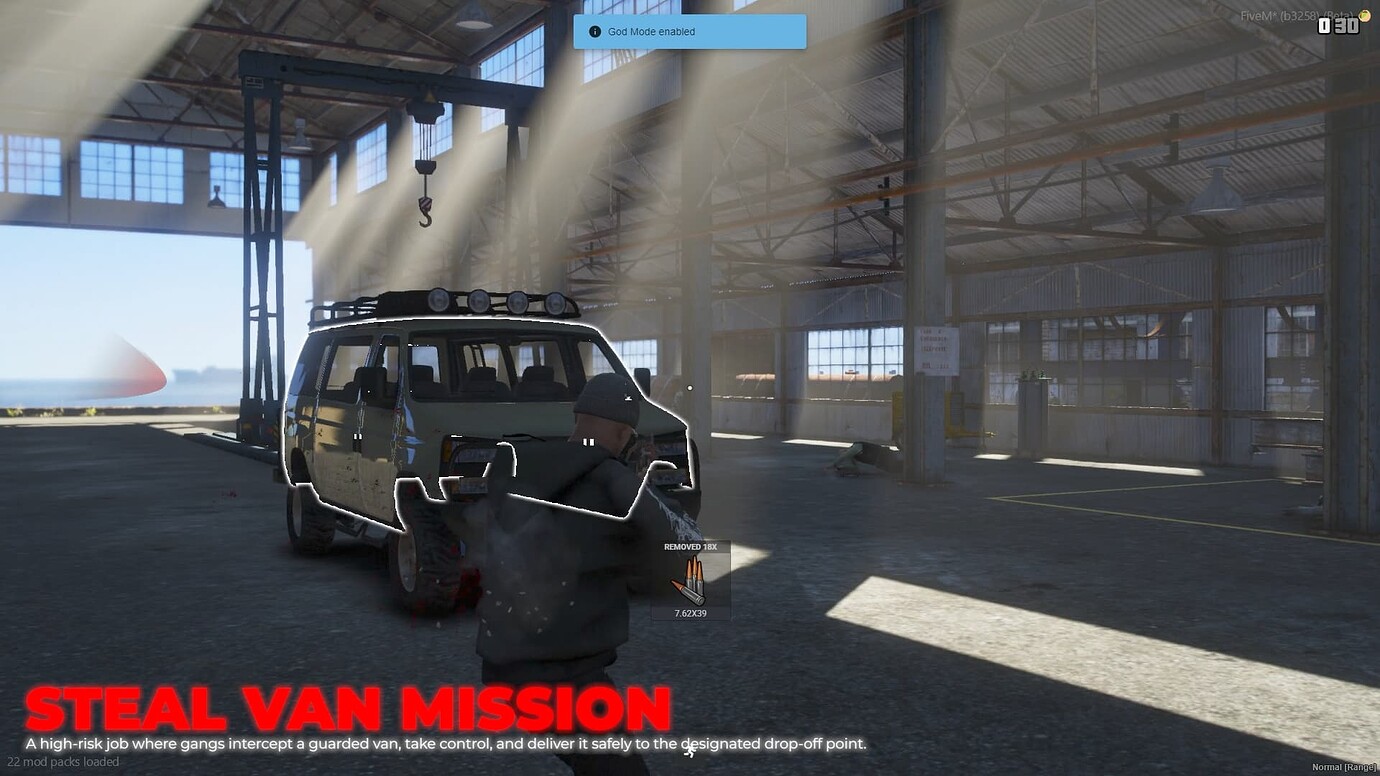Click the STEAL VAN MISSION title
The width and height of the screenshot is (1380, 776).
345,708
